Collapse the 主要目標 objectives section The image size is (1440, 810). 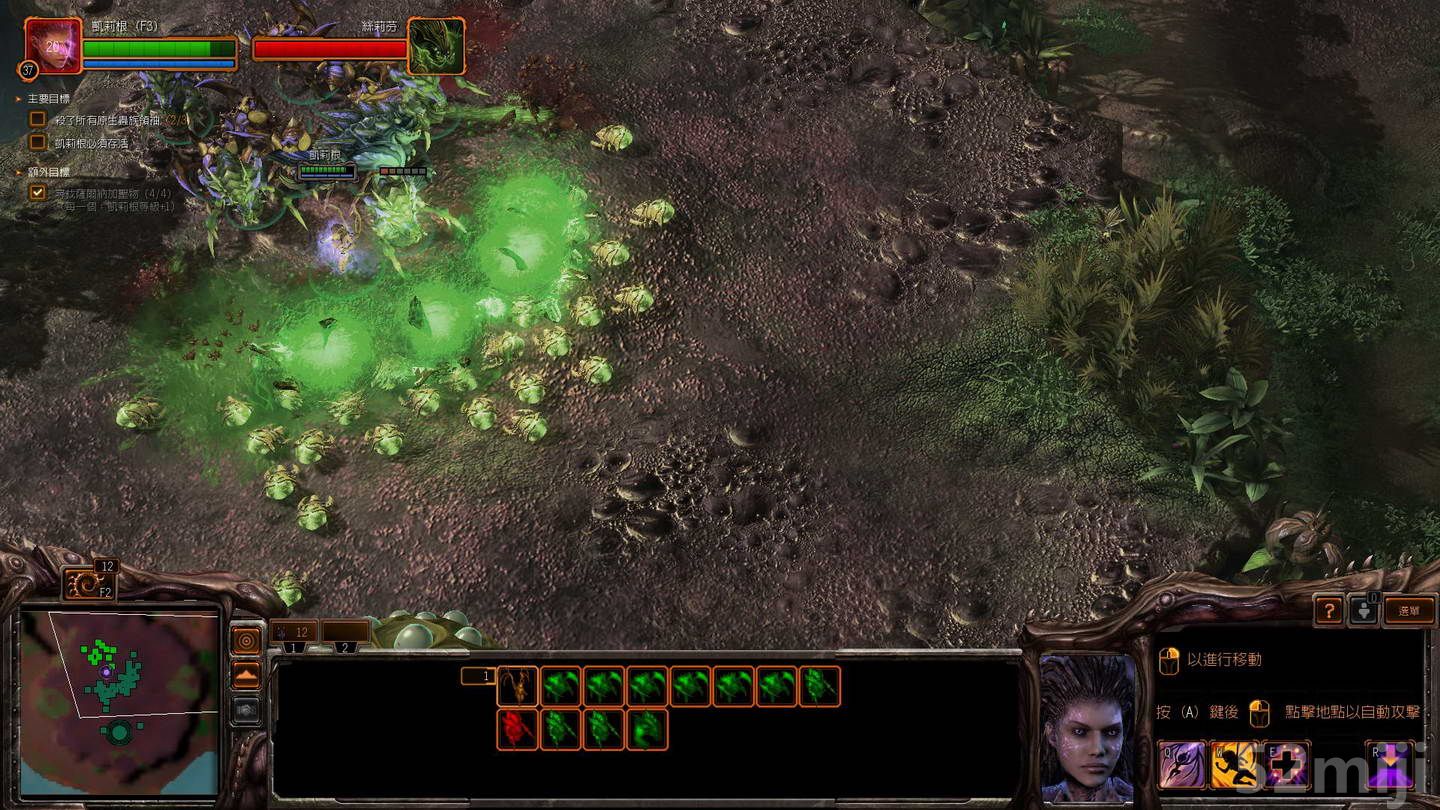point(18,99)
